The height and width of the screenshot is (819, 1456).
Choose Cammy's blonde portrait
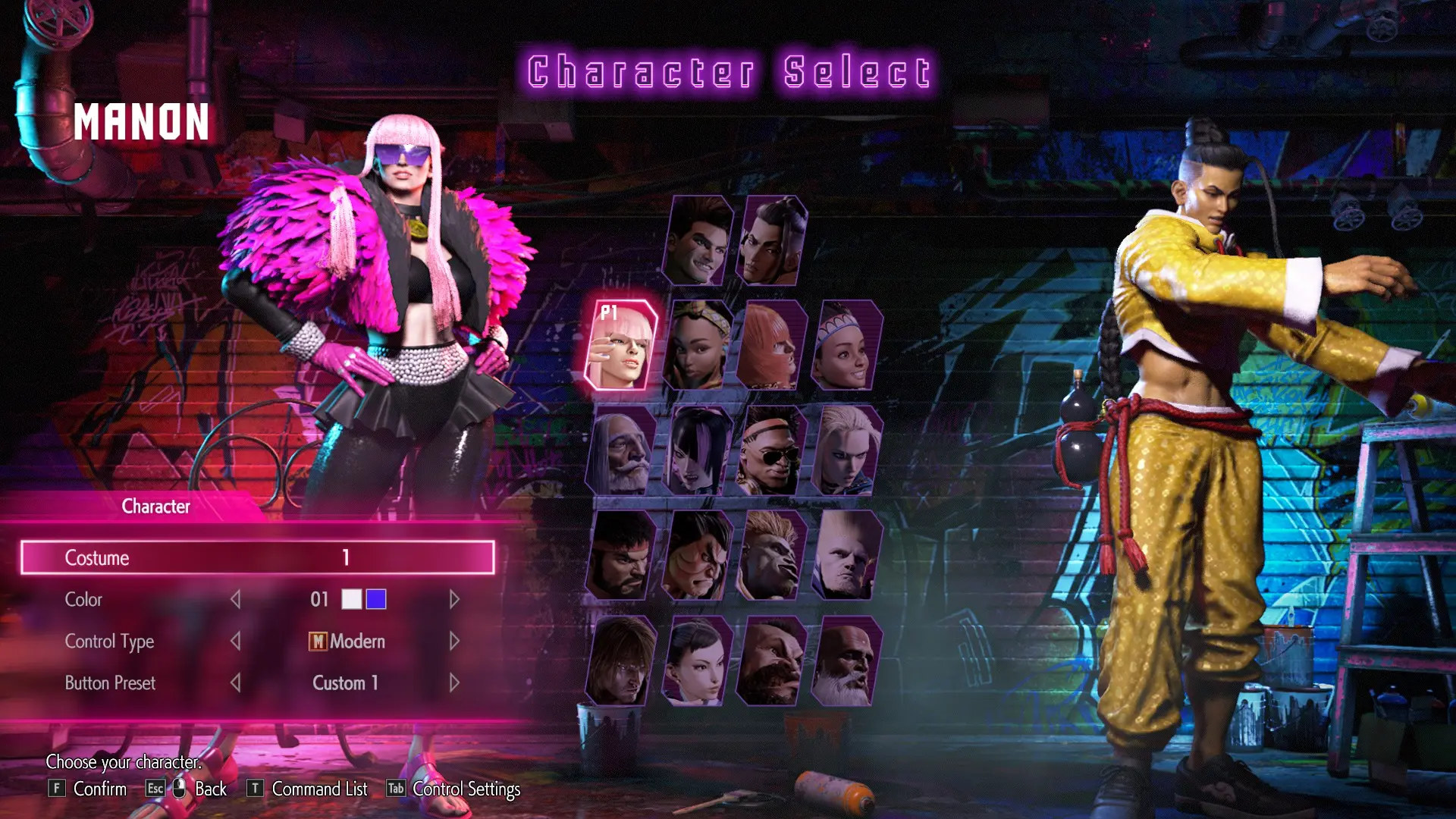pyautogui.click(x=846, y=451)
